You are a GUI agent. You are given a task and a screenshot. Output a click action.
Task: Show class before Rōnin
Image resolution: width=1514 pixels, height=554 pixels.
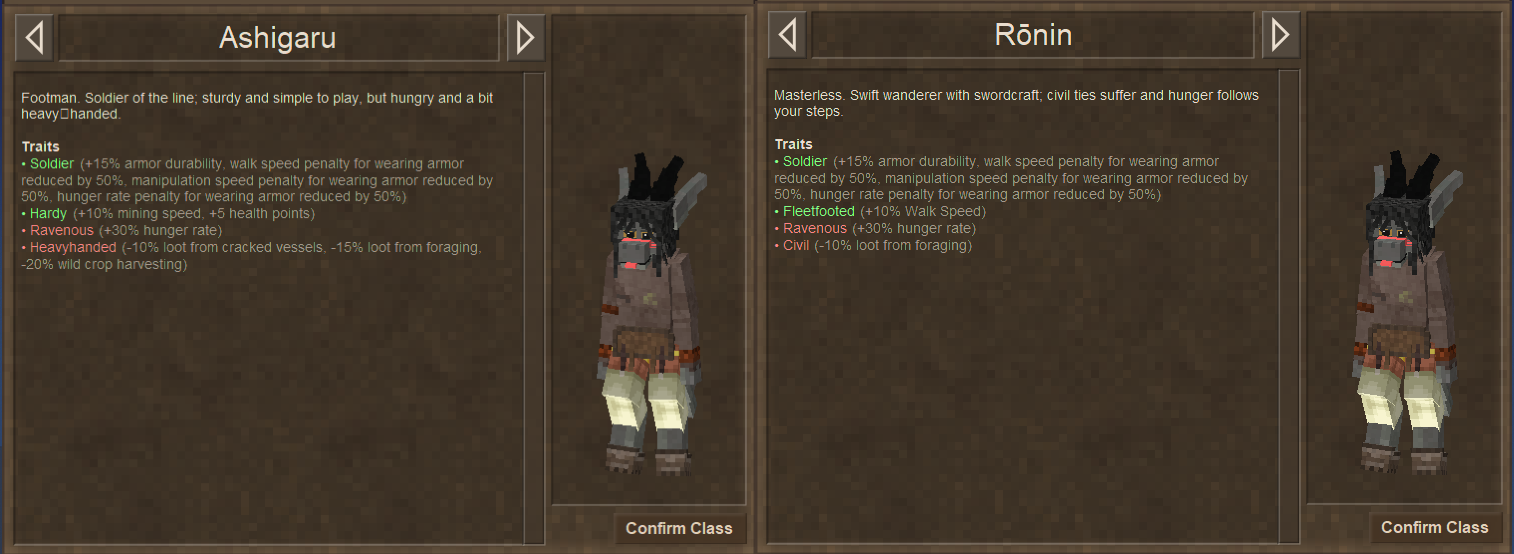[786, 36]
